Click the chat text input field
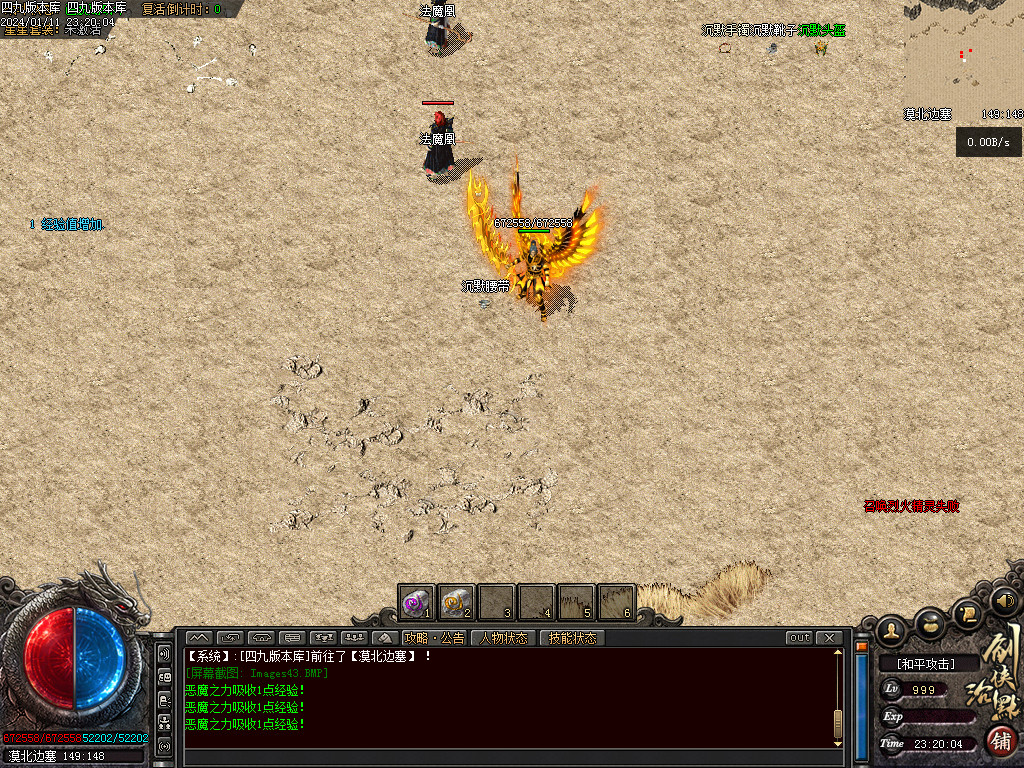 510,758
